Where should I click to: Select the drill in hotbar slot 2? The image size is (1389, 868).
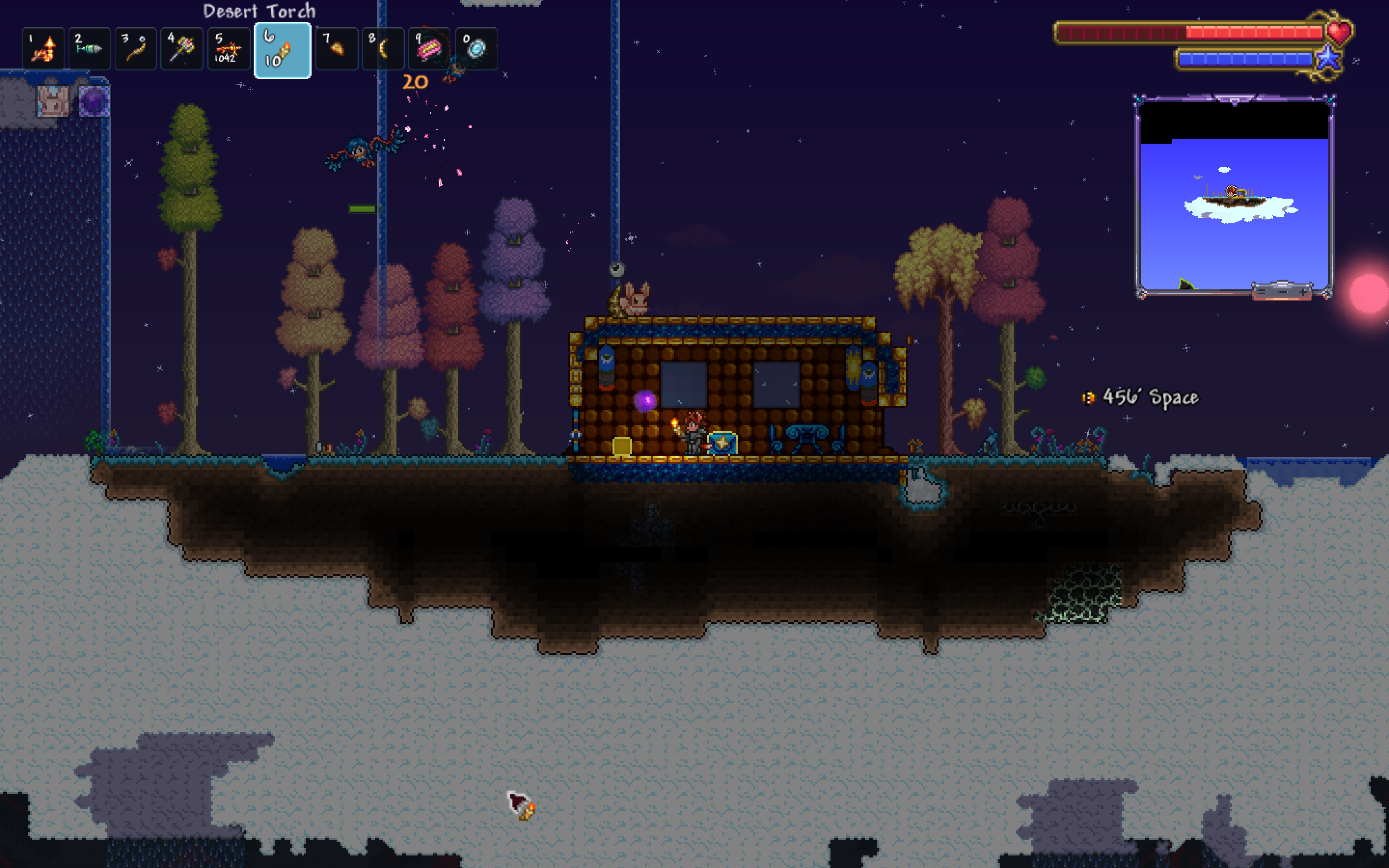coord(90,49)
